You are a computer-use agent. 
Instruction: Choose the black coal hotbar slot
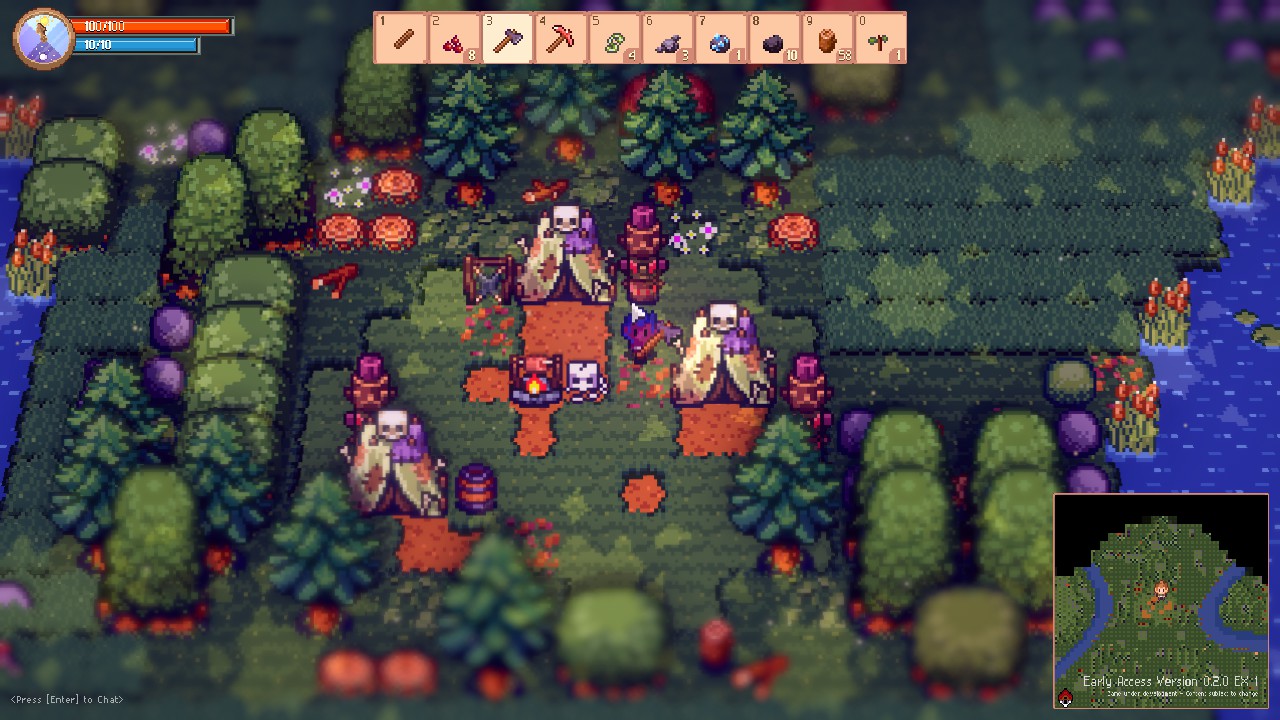click(x=773, y=39)
